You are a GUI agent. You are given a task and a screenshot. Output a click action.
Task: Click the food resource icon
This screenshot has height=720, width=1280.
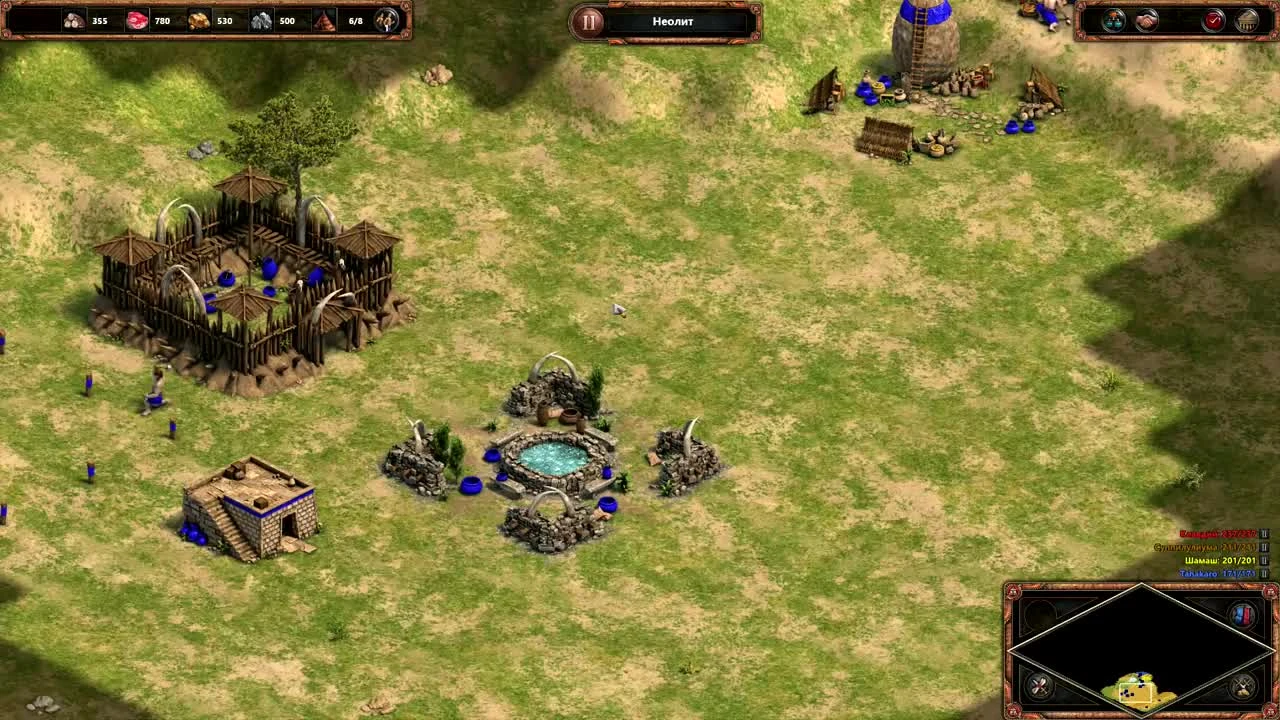pos(135,19)
